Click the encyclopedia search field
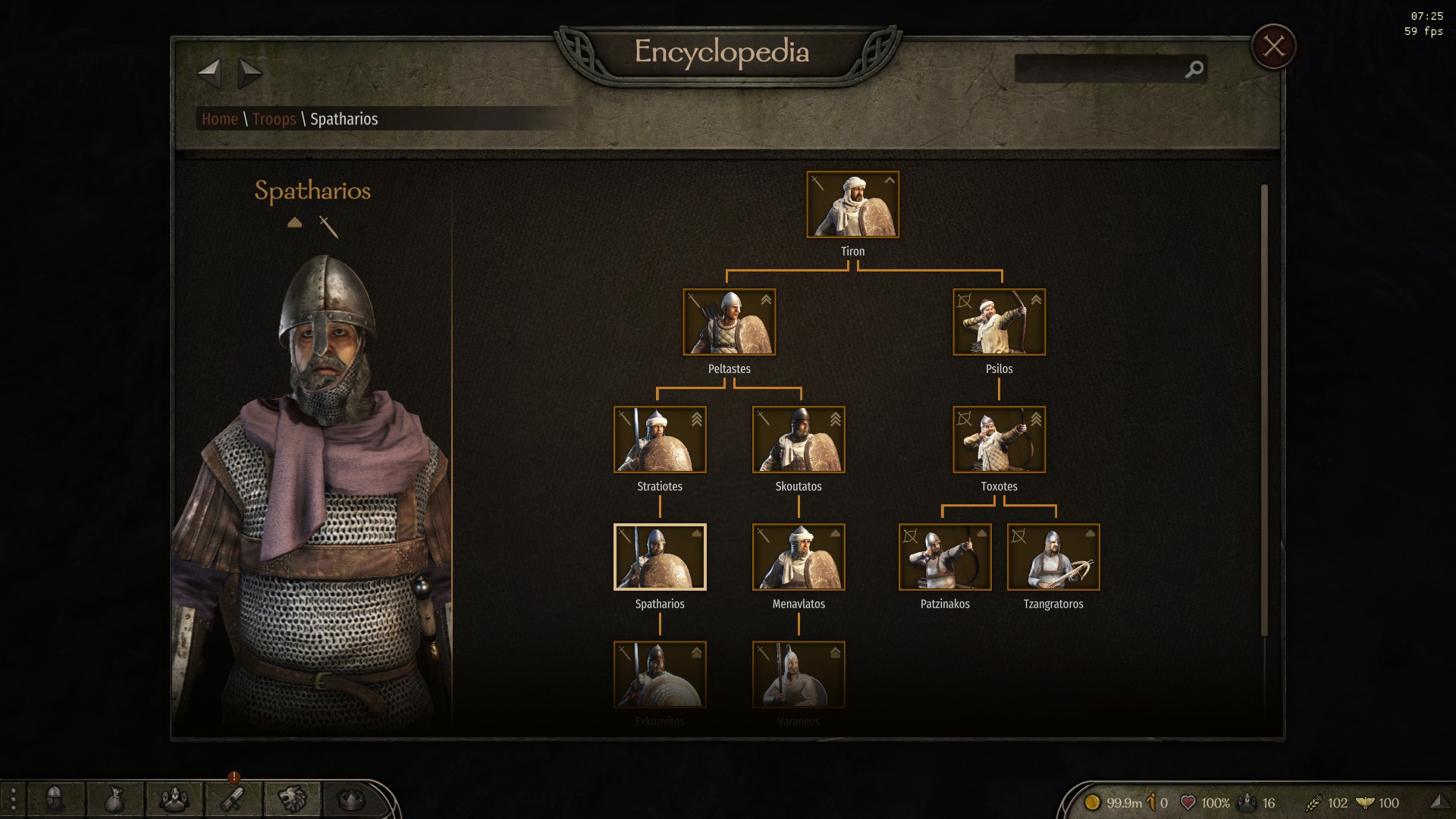The width and height of the screenshot is (1456, 819). coord(1100,69)
